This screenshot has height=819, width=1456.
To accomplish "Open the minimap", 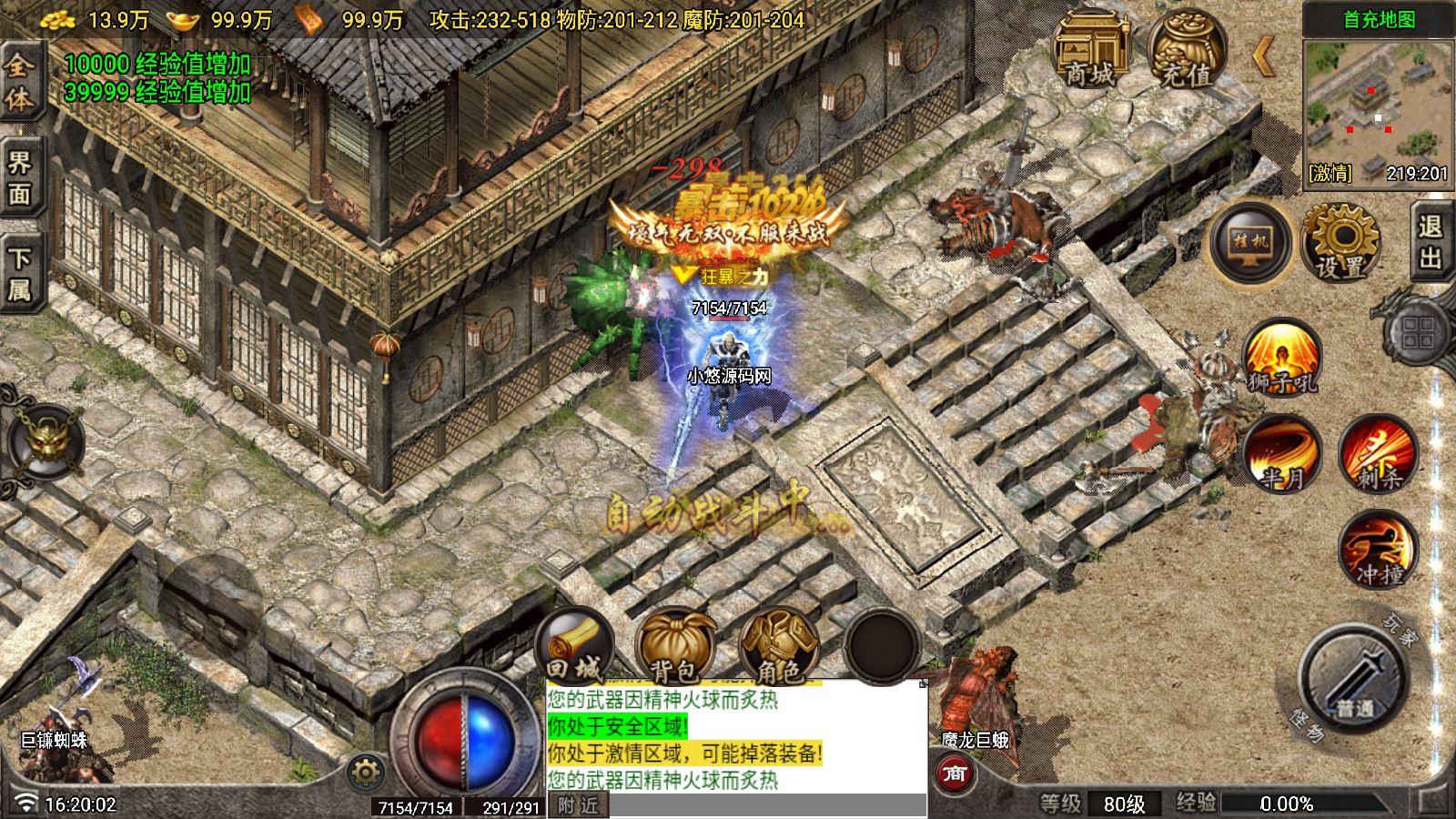I will [x=1378, y=111].
